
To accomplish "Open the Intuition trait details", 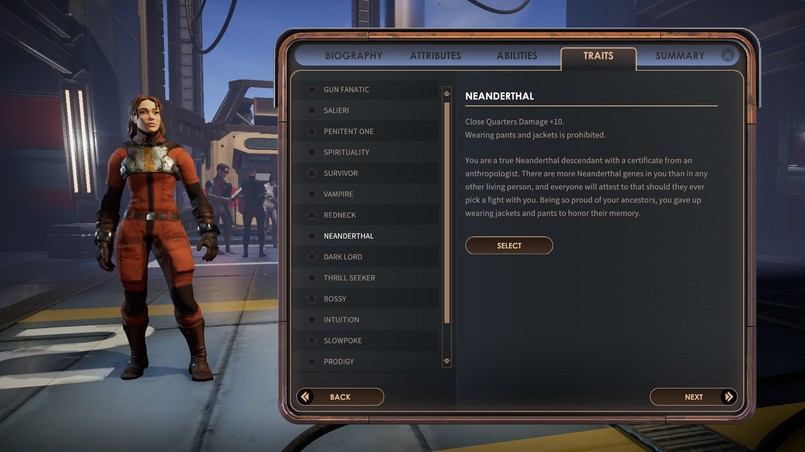I will pos(341,320).
